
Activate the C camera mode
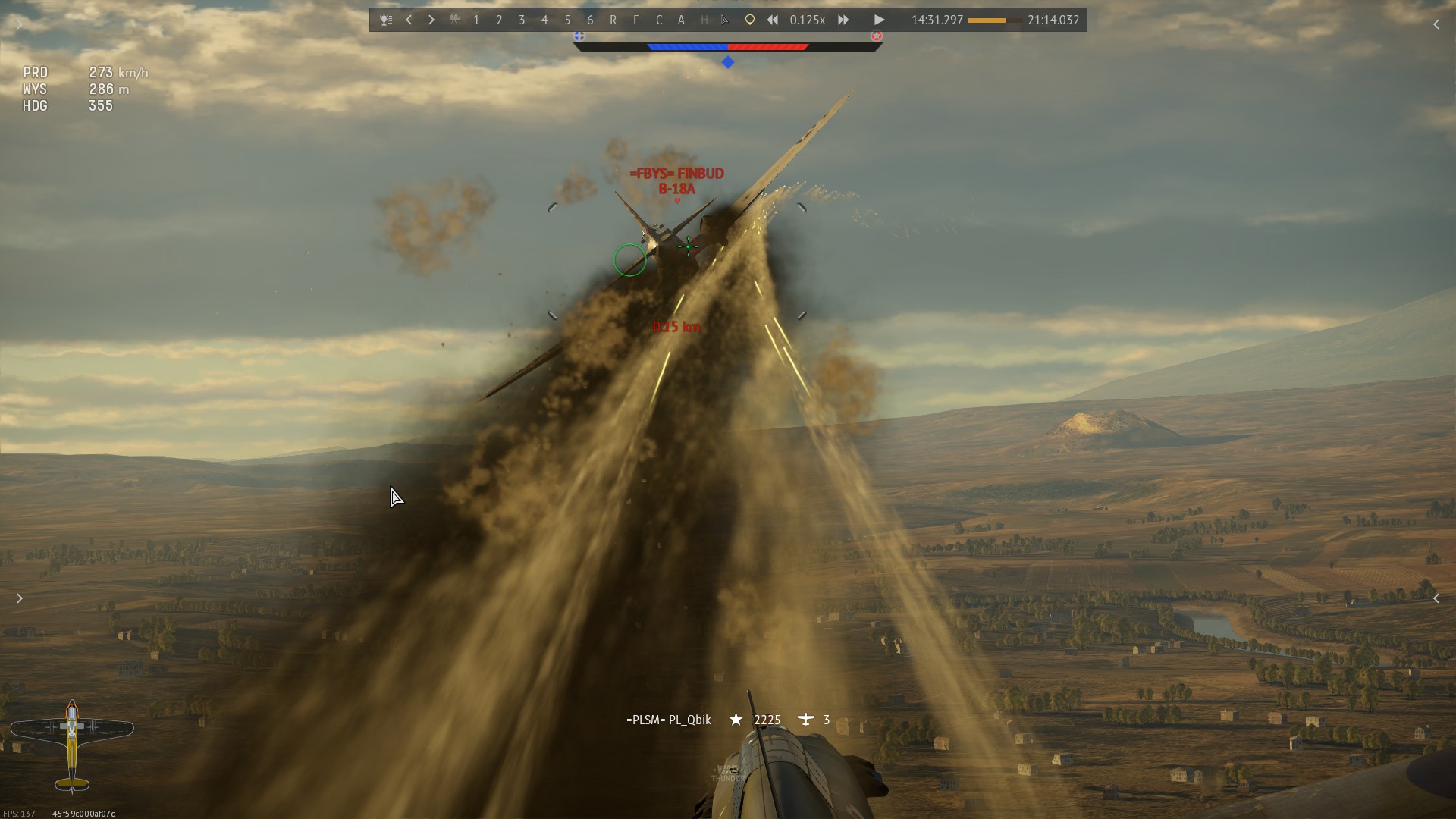point(658,20)
